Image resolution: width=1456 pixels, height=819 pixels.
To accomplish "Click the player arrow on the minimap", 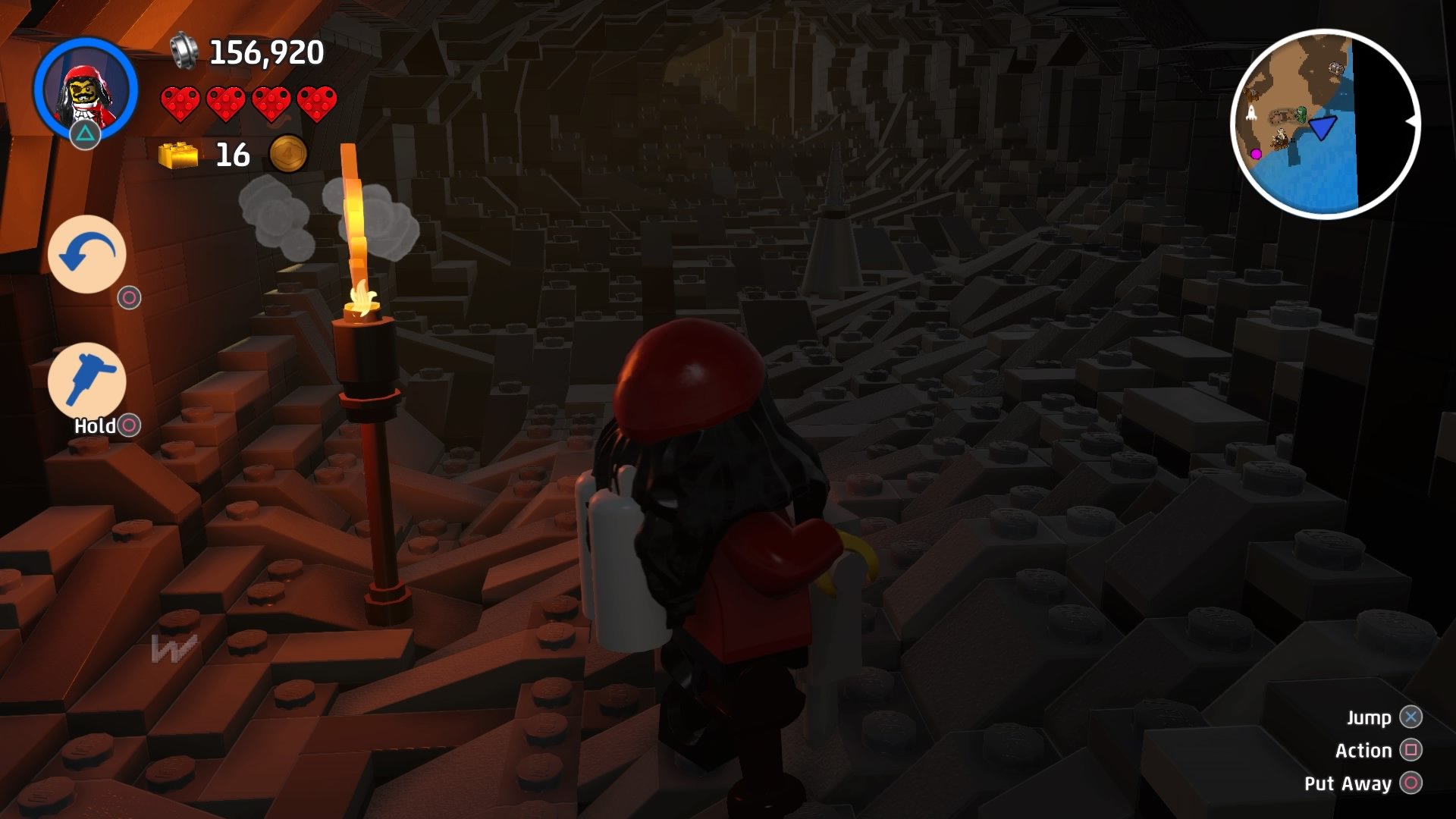I will 1322,128.
